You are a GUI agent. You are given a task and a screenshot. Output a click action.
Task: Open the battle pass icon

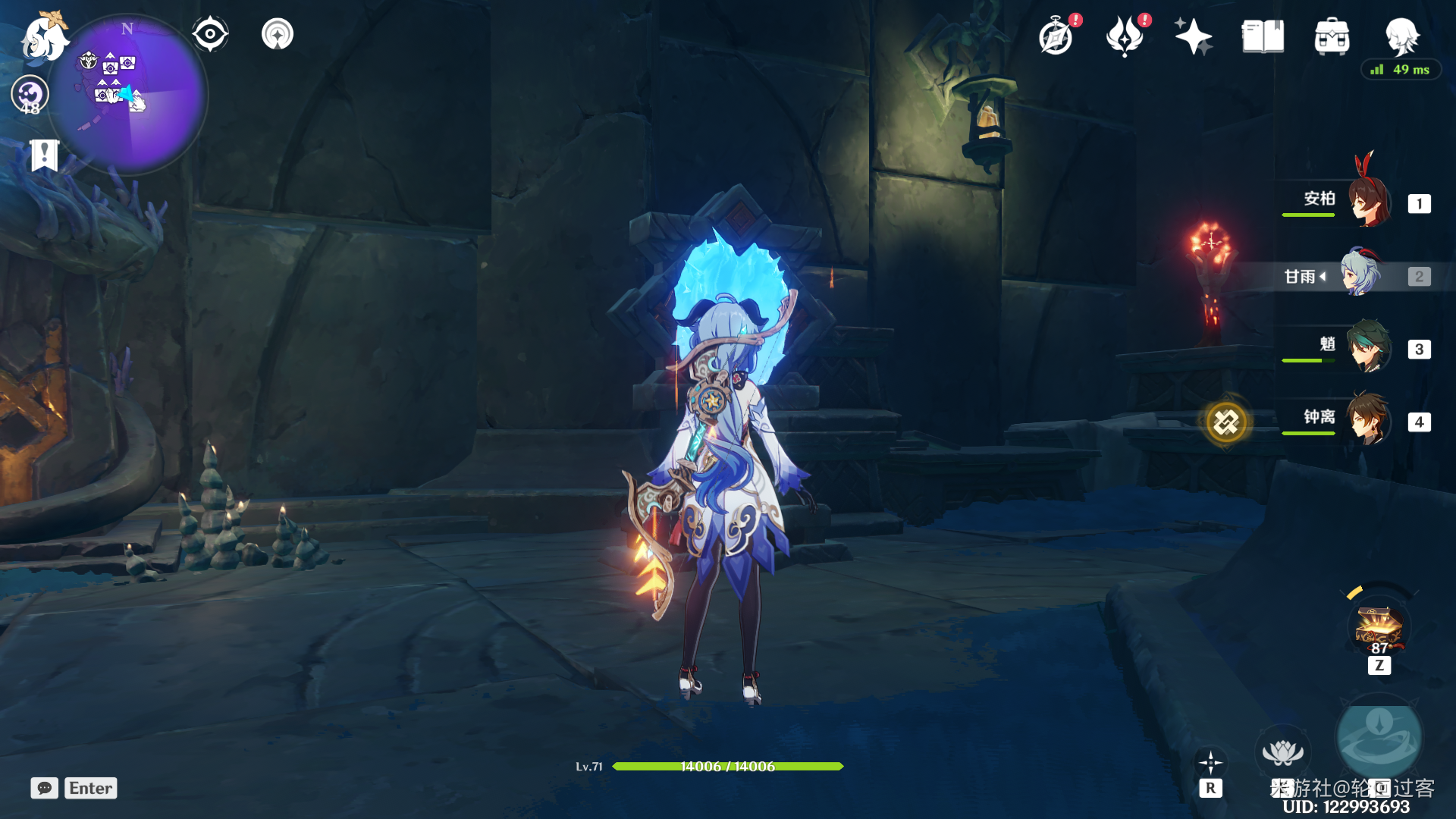(x=1125, y=36)
